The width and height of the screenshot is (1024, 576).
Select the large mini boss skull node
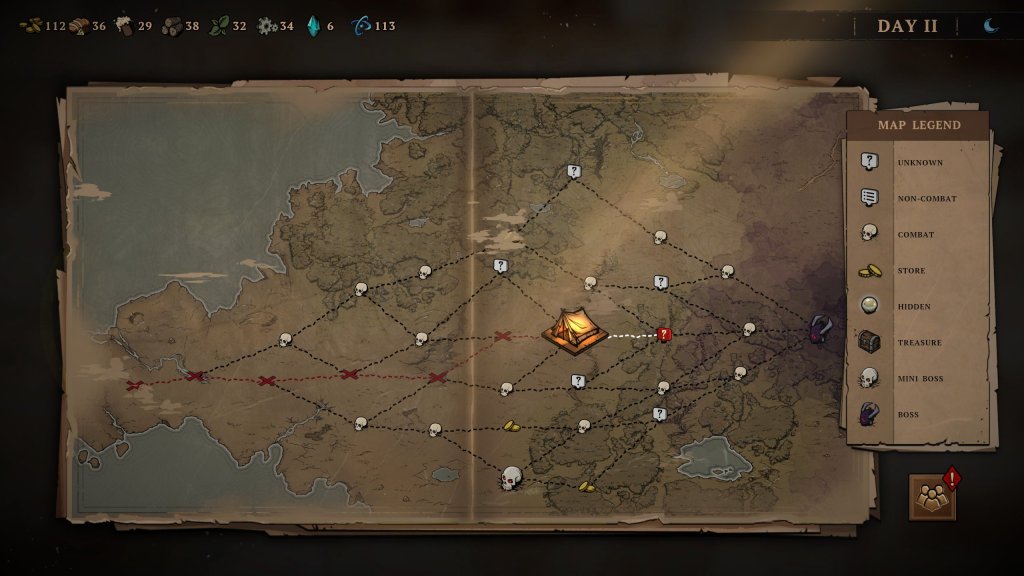tap(511, 478)
